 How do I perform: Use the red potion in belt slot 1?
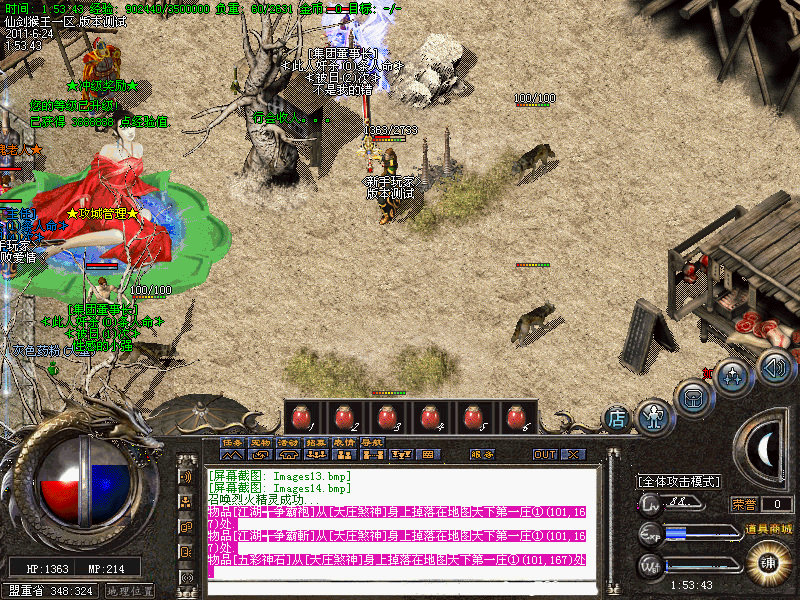(x=300, y=415)
